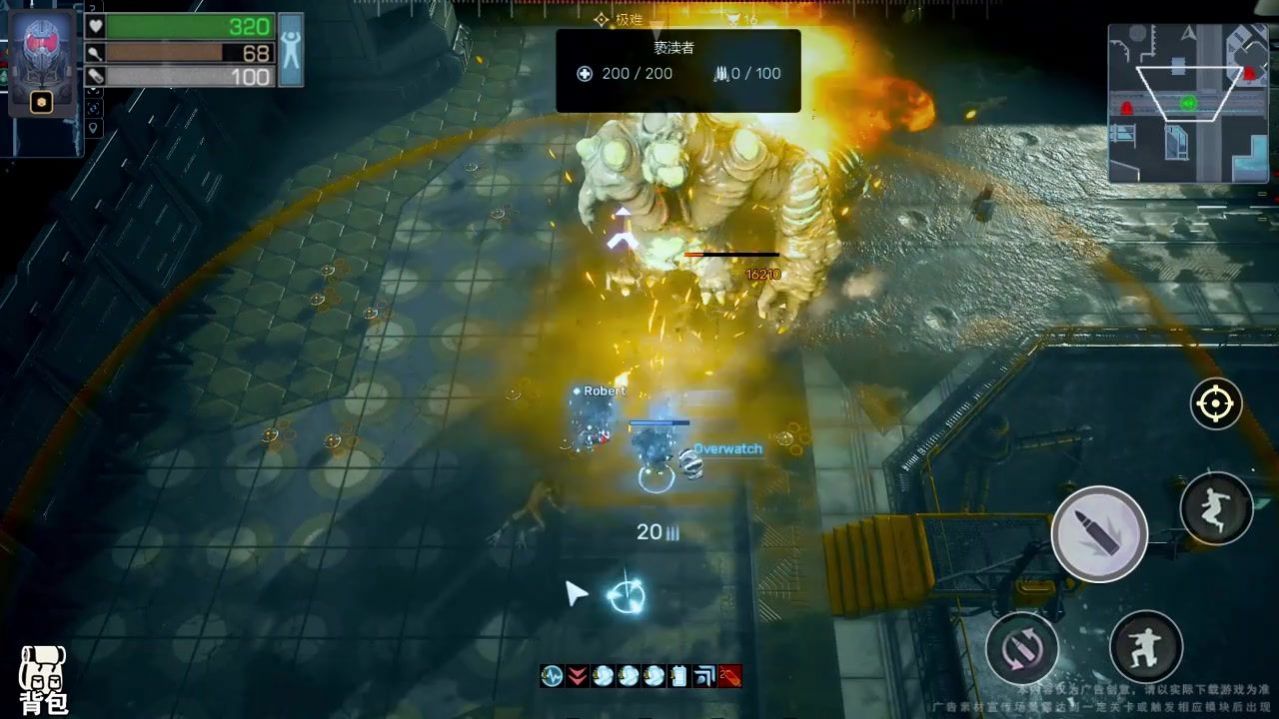1279x719 pixels.
Task: Activate the jump action button
Action: click(1216, 508)
